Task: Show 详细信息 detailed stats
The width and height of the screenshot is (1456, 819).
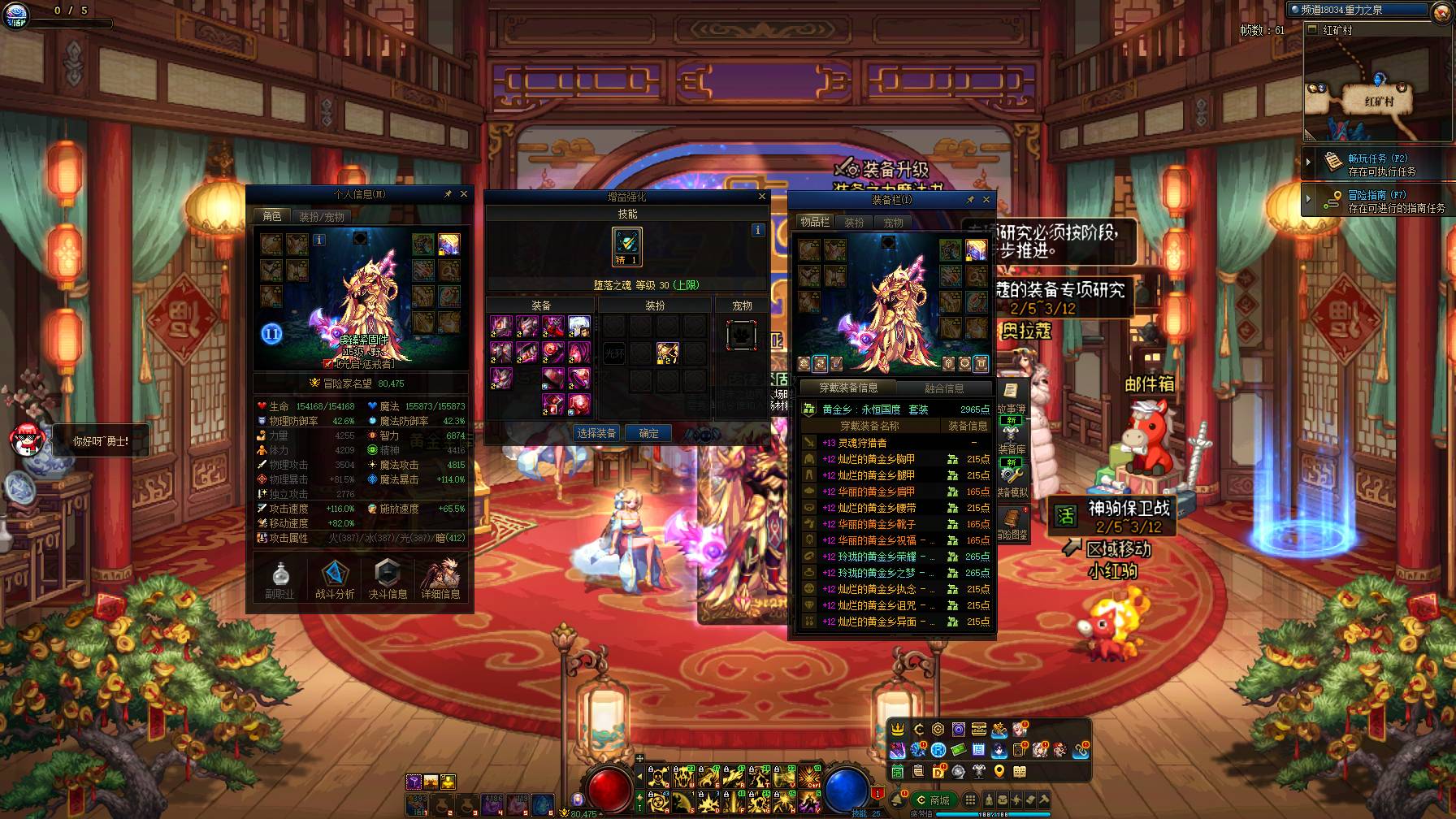Action: pyautogui.click(x=441, y=580)
